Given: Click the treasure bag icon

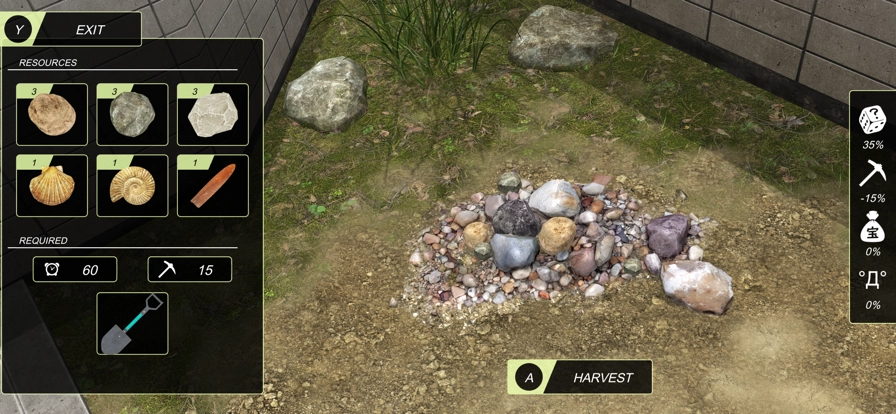Looking at the screenshot, I should pos(872,228).
